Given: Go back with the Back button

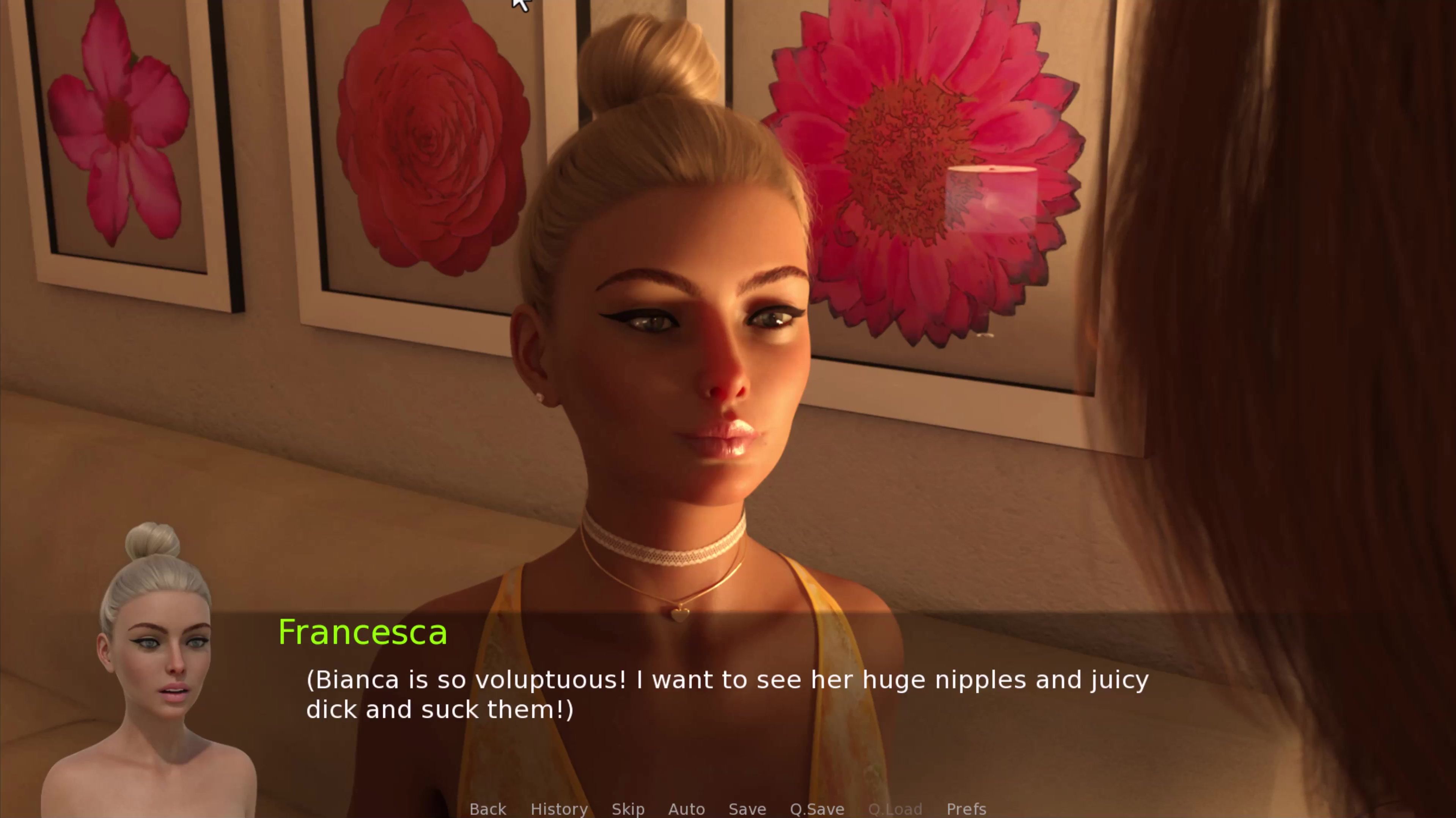Looking at the screenshot, I should point(488,809).
